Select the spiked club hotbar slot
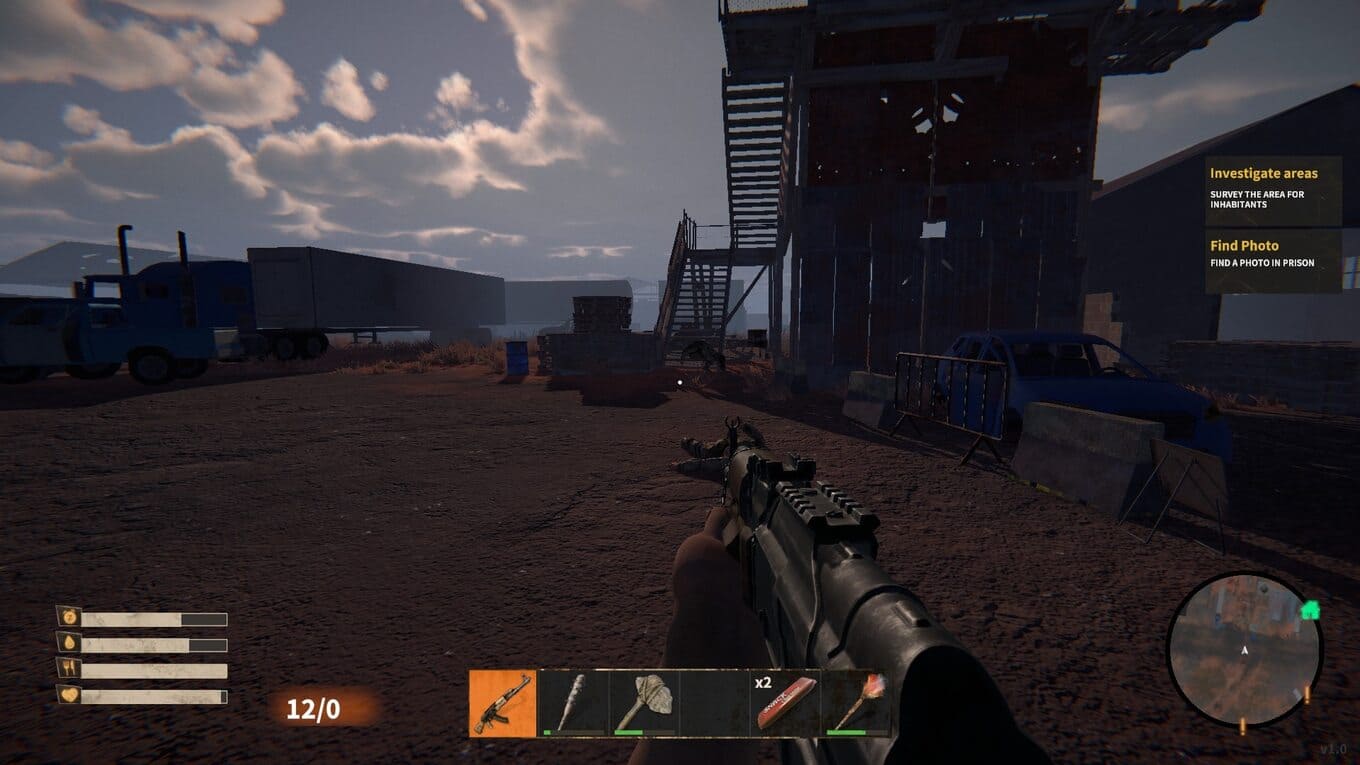 (x=573, y=703)
